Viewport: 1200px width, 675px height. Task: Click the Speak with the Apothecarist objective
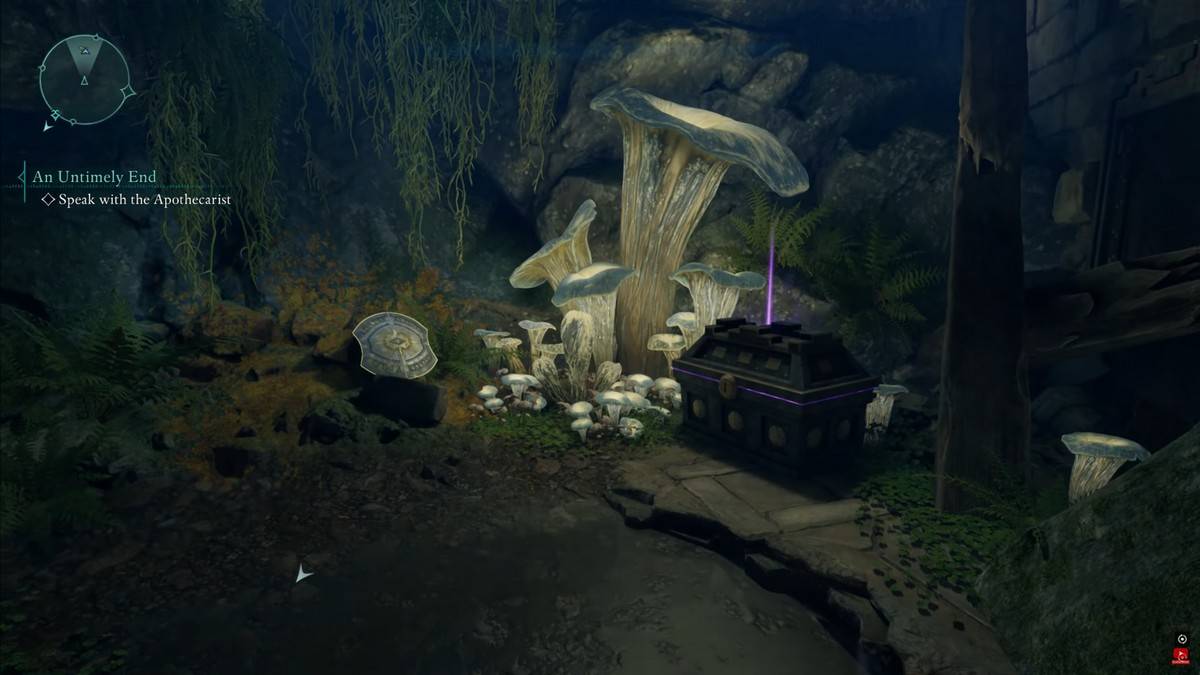point(144,200)
